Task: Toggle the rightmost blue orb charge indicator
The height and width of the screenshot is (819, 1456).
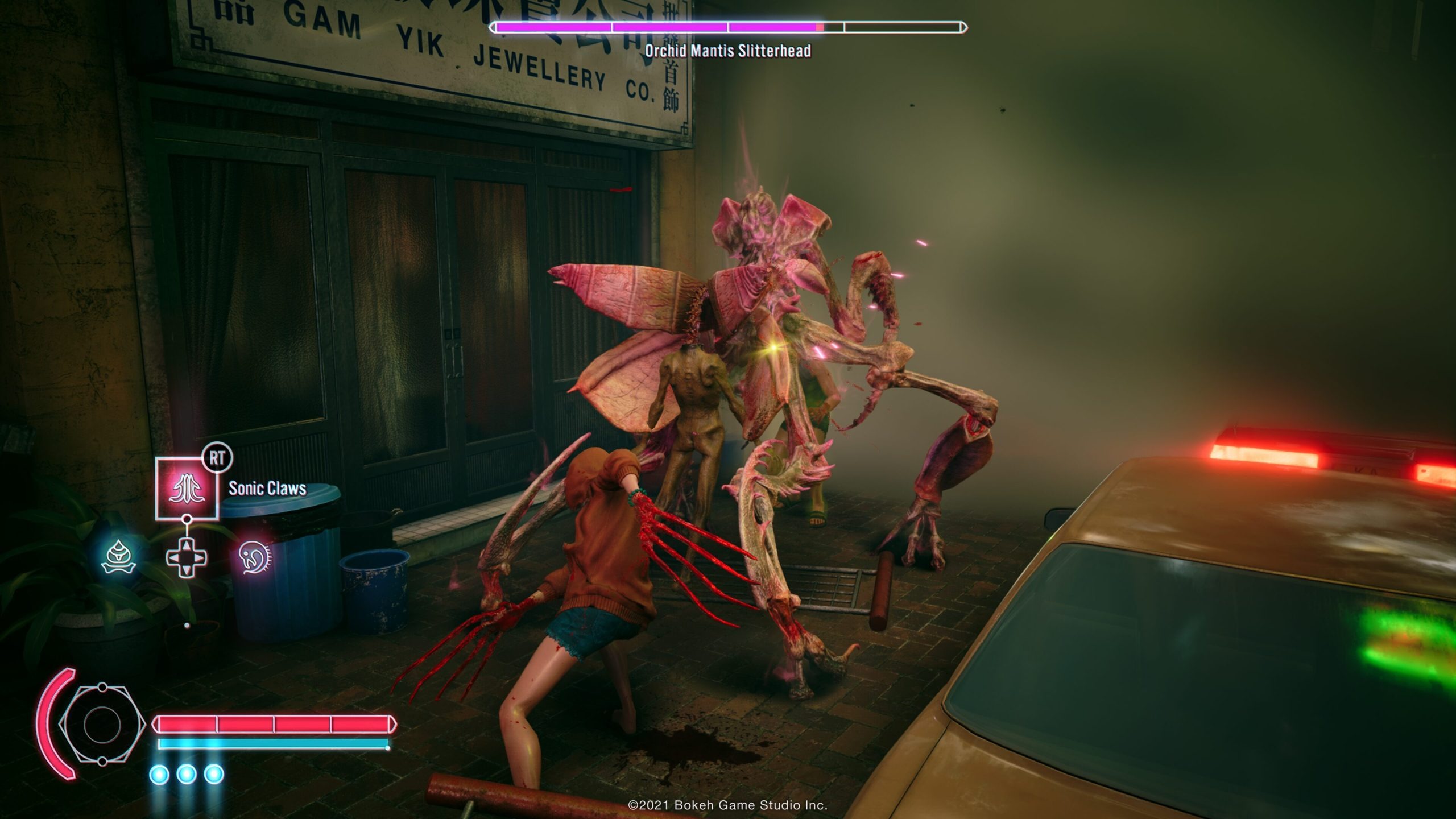Action: coord(213,774)
